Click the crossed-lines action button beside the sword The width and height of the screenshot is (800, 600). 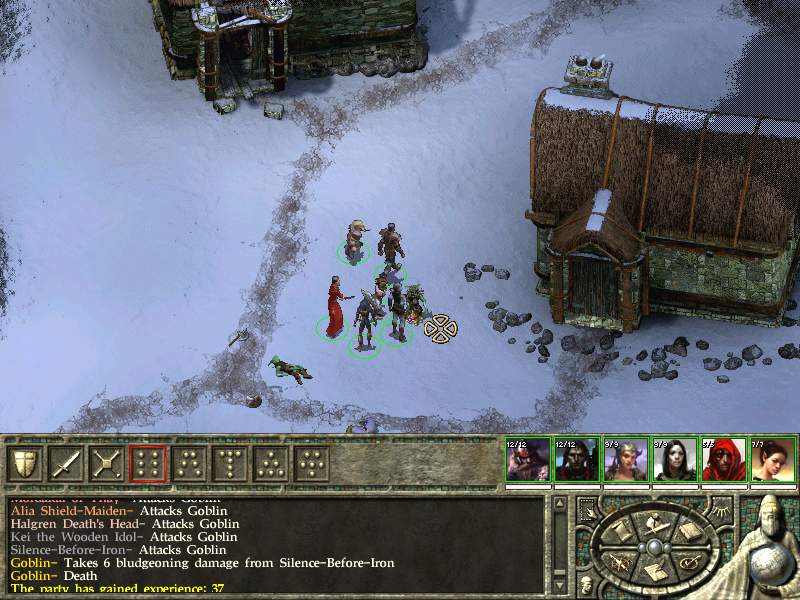pyautogui.click(x=106, y=463)
